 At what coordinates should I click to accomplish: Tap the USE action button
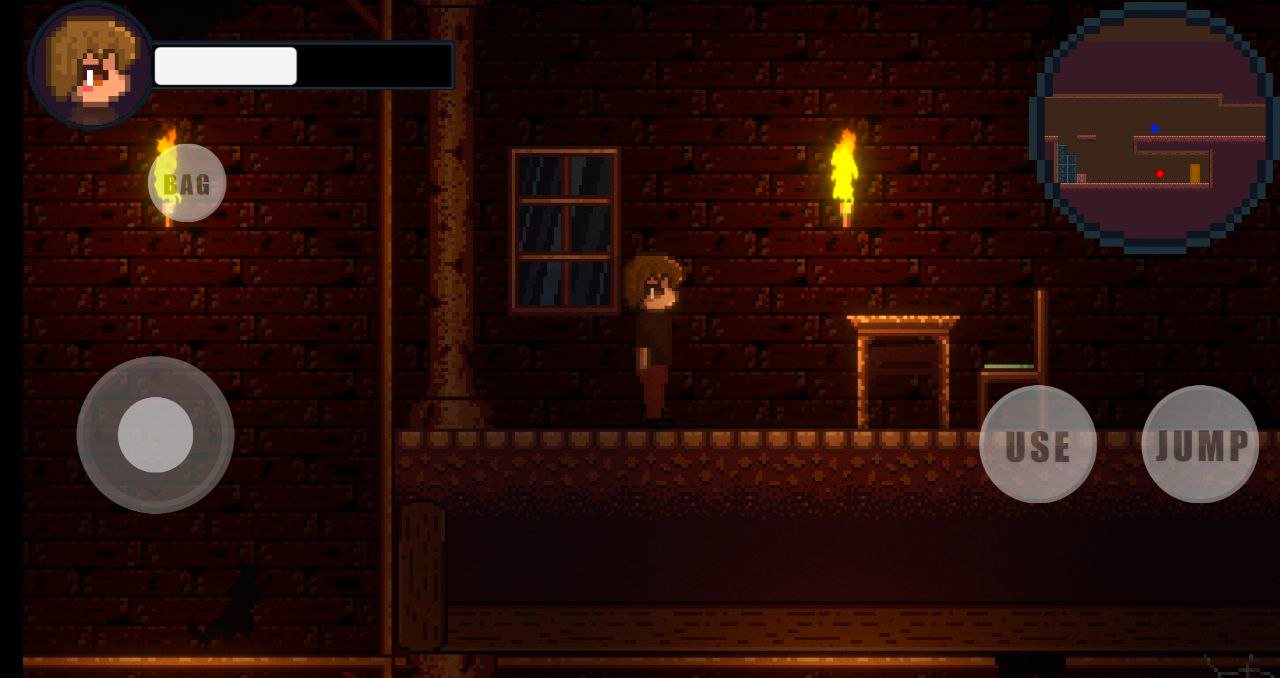click(1038, 444)
